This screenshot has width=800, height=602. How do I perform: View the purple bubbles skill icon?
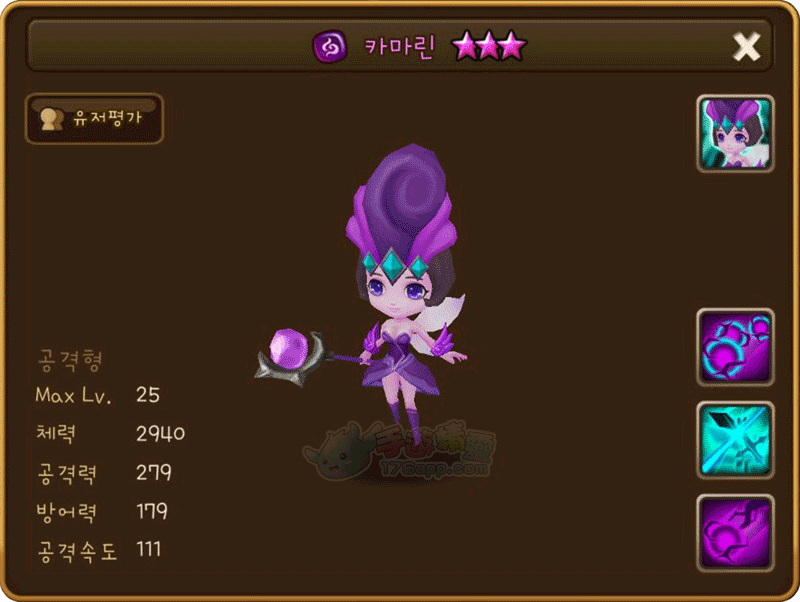[x=735, y=347]
